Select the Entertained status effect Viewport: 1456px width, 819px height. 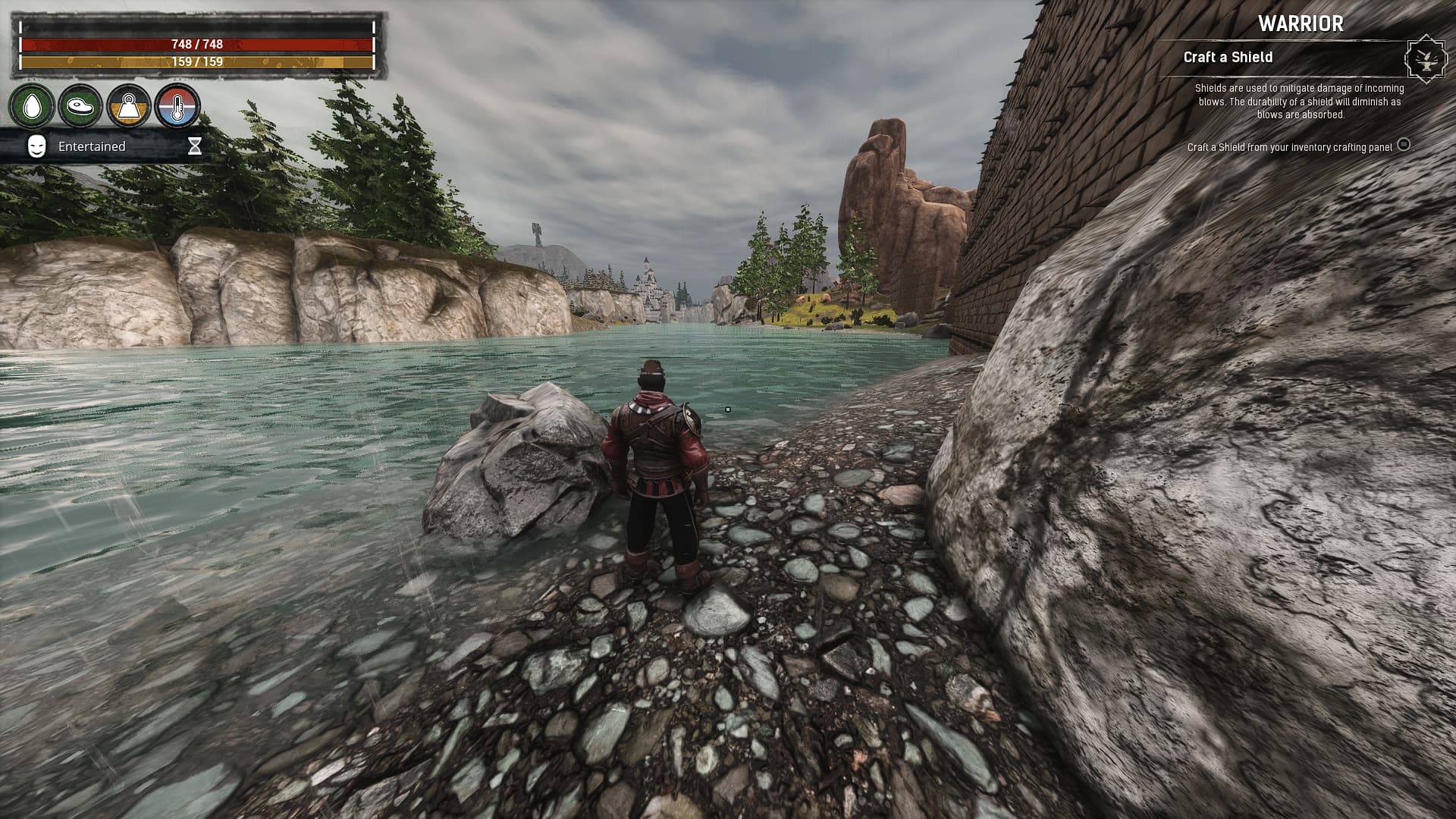pos(92,146)
